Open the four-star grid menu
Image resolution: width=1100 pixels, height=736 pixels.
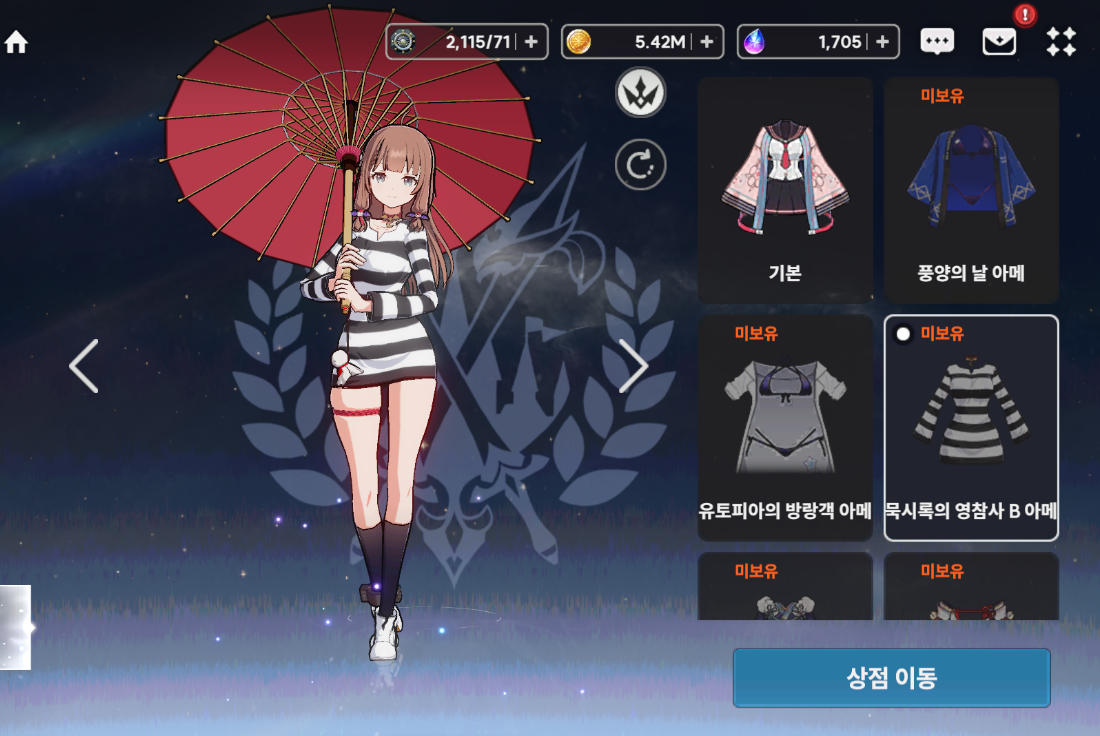pyautogui.click(x=1061, y=42)
